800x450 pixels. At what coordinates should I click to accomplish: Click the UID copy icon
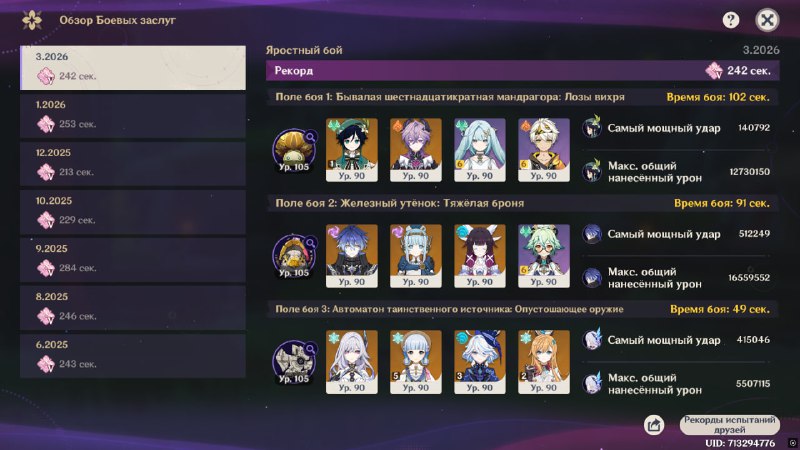click(790, 442)
